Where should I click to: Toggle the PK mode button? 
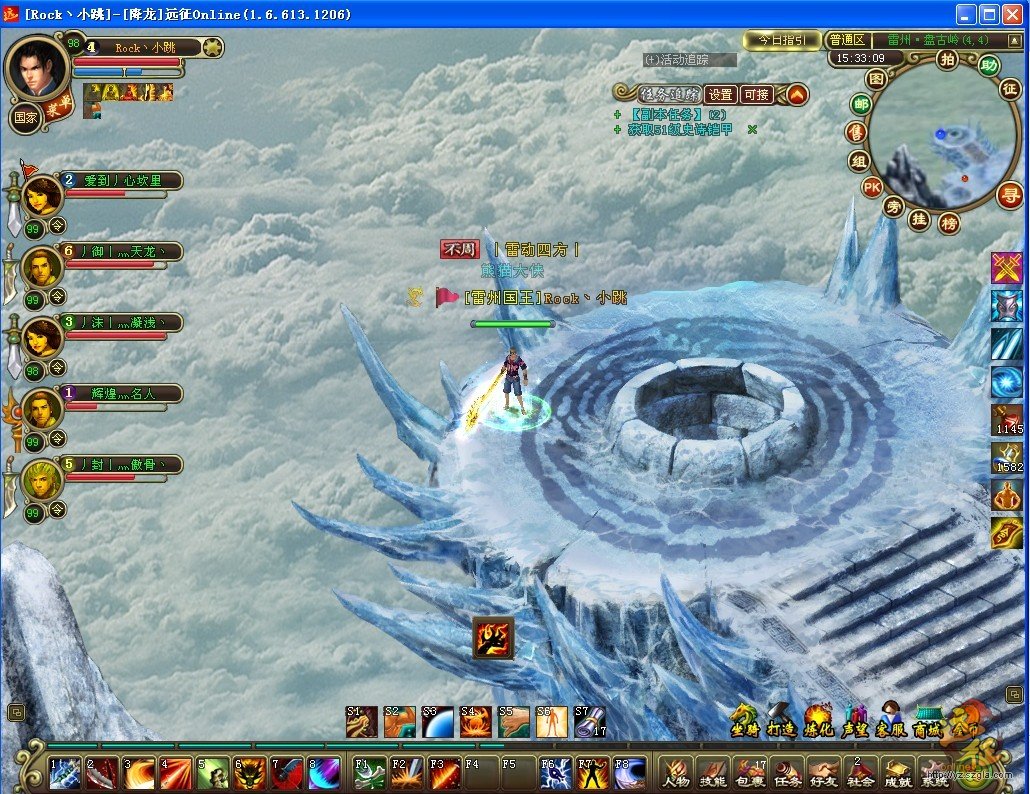pos(872,187)
